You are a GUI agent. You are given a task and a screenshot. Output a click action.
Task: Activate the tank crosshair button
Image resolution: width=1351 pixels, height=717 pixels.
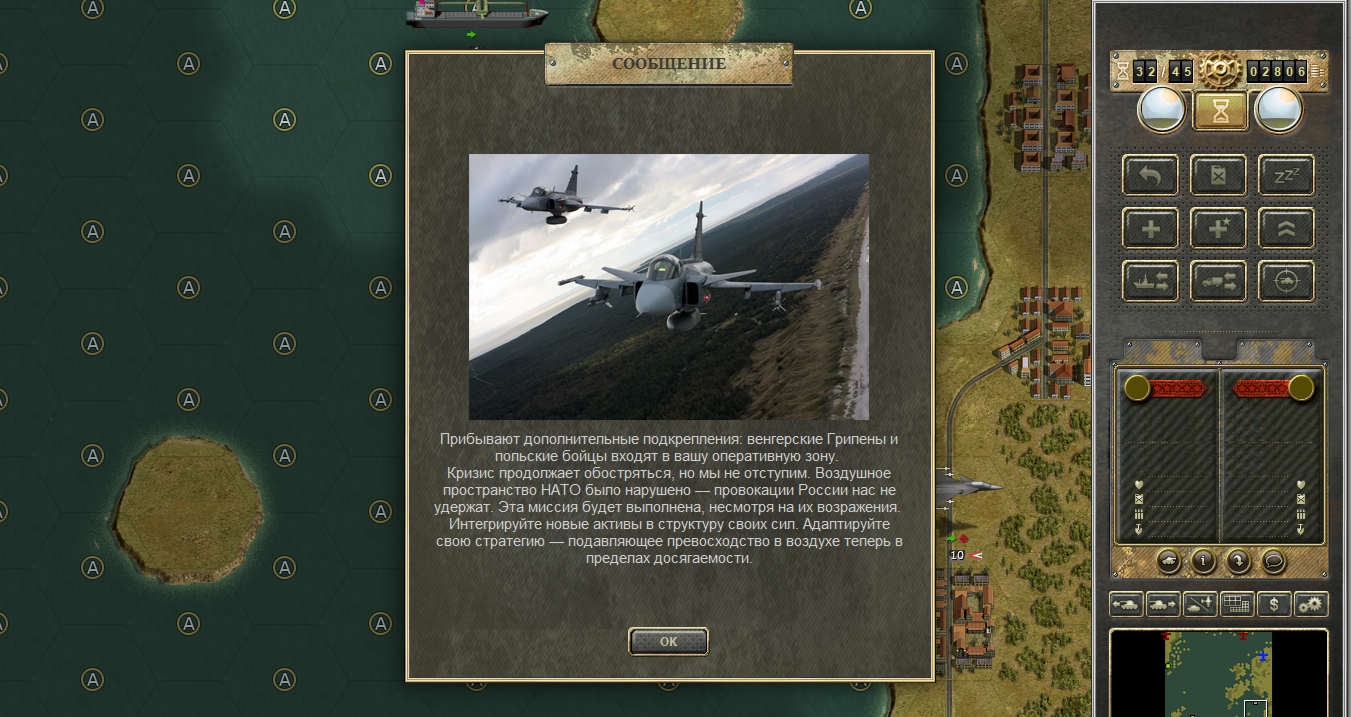[x=1285, y=281]
